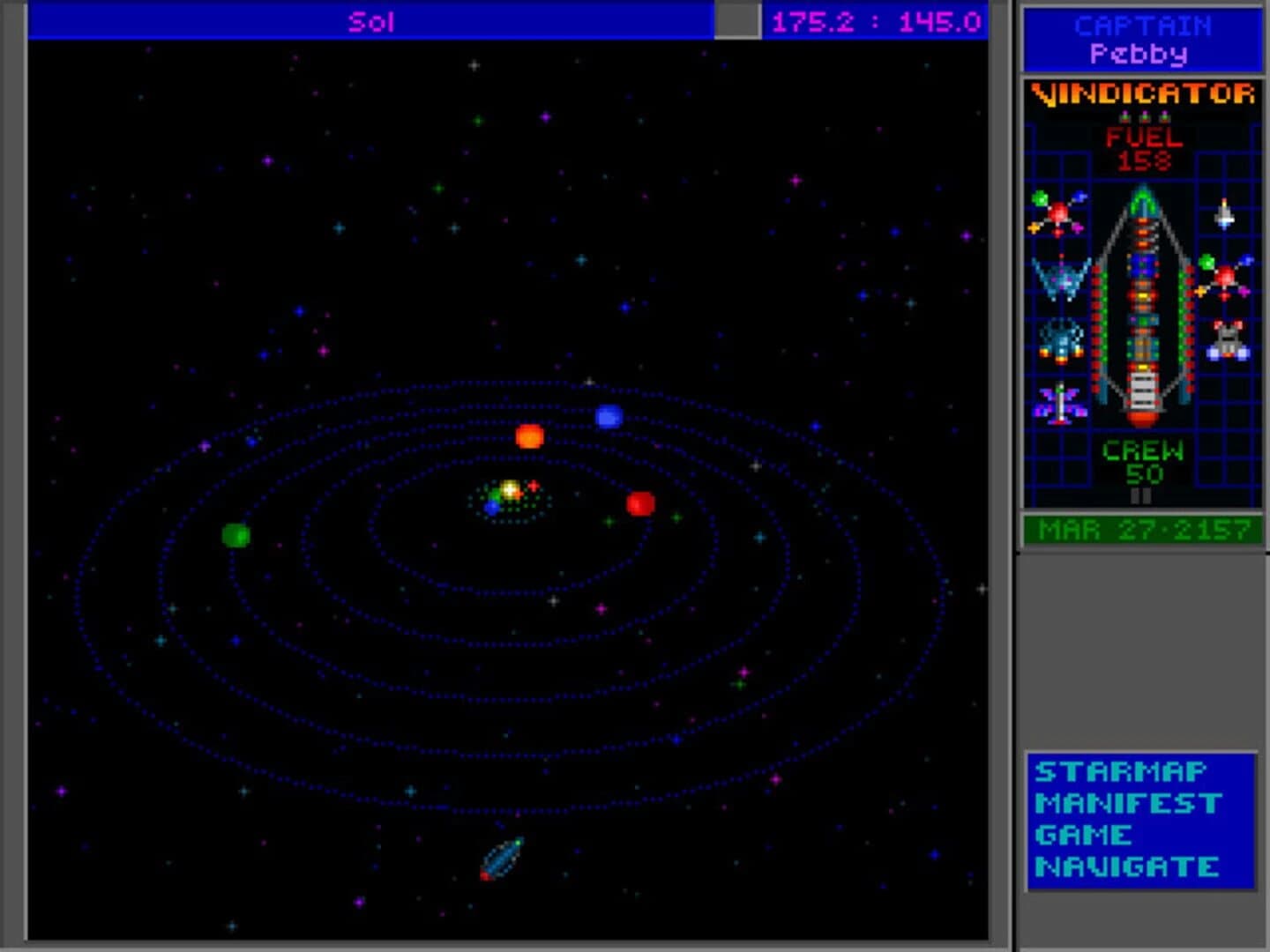The width and height of the screenshot is (1270, 952).
Task: Click the GAME menu option
Action: (x=1087, y=834)
